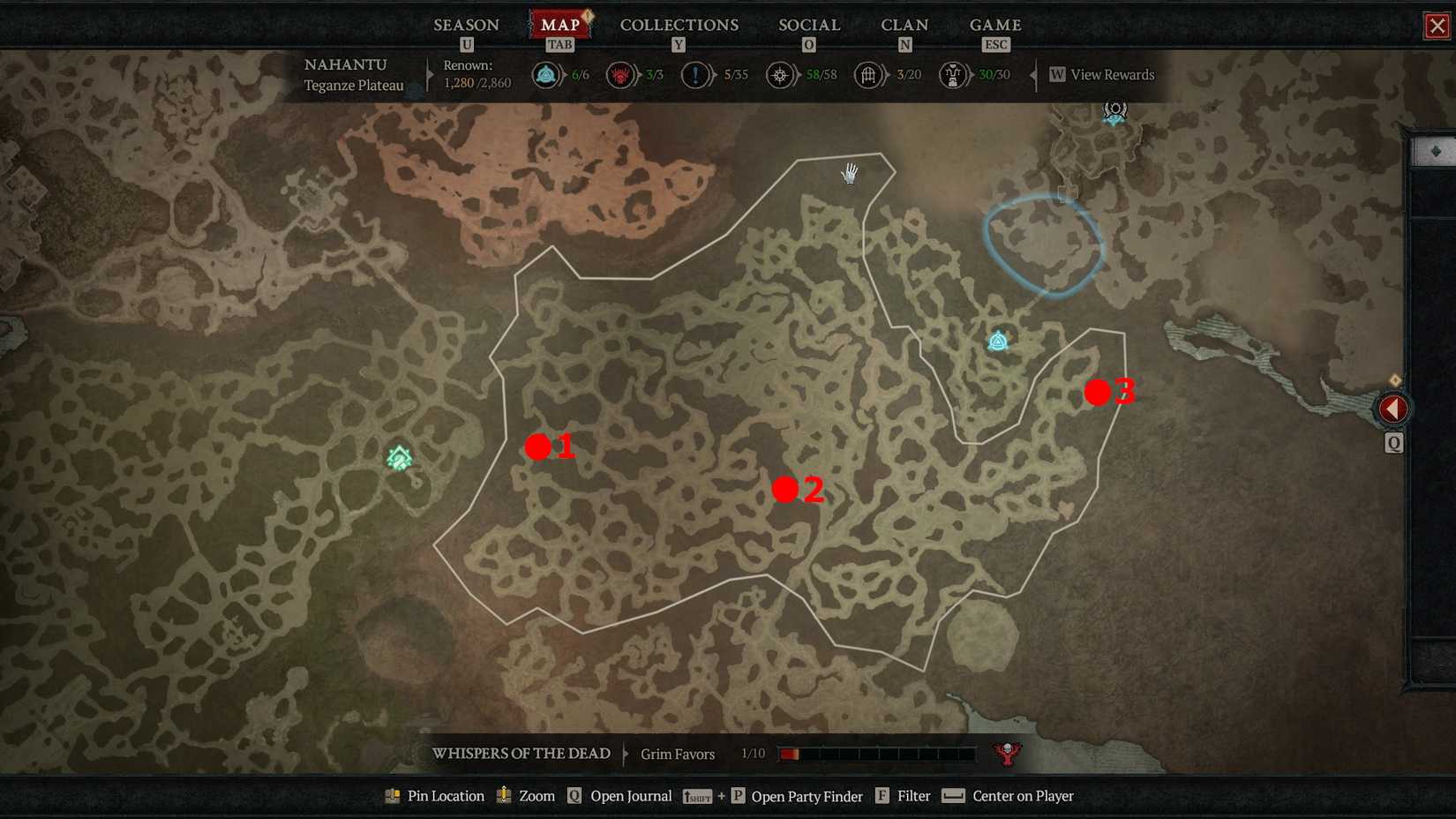
Task: Select the dungeons renown progress icon
Action: 869,75
